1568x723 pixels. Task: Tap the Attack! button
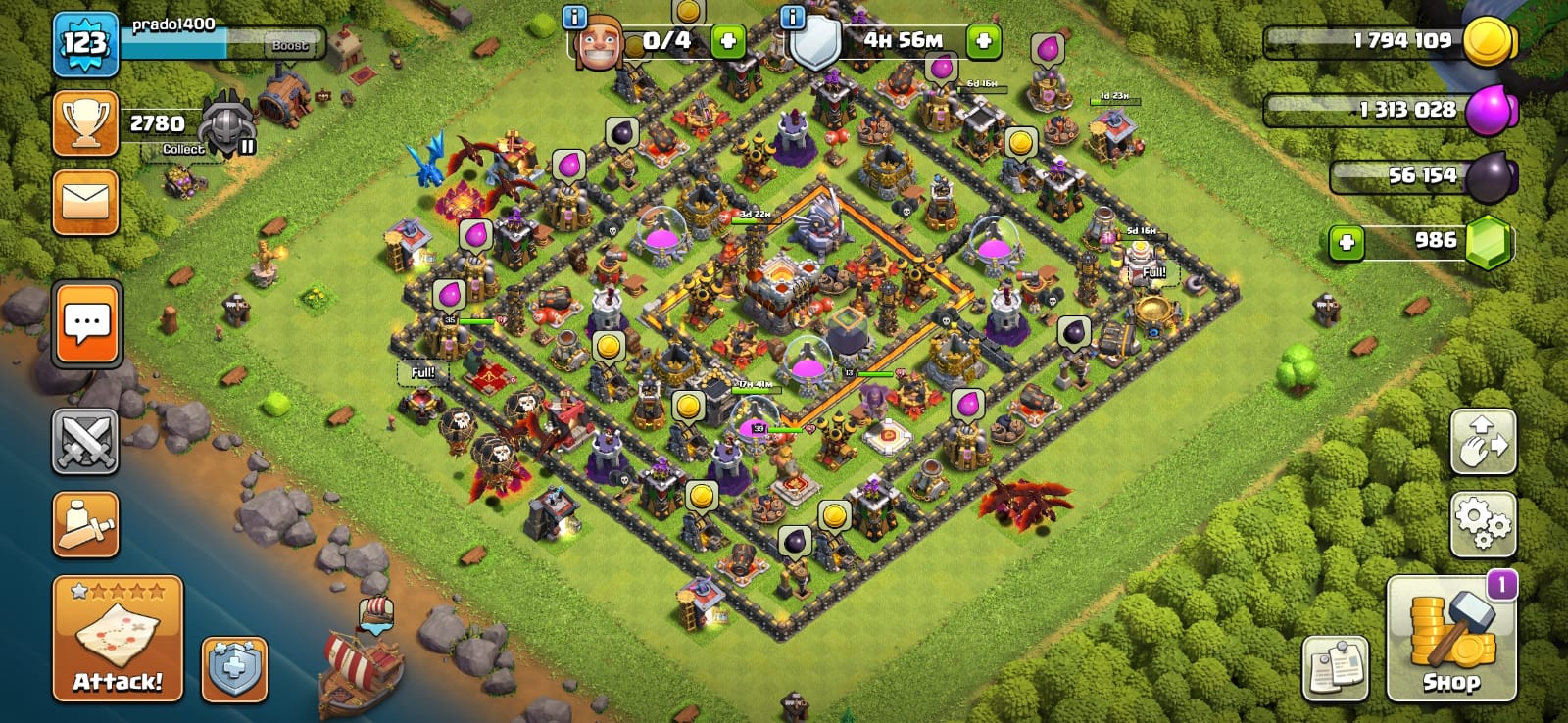[118, 638]
